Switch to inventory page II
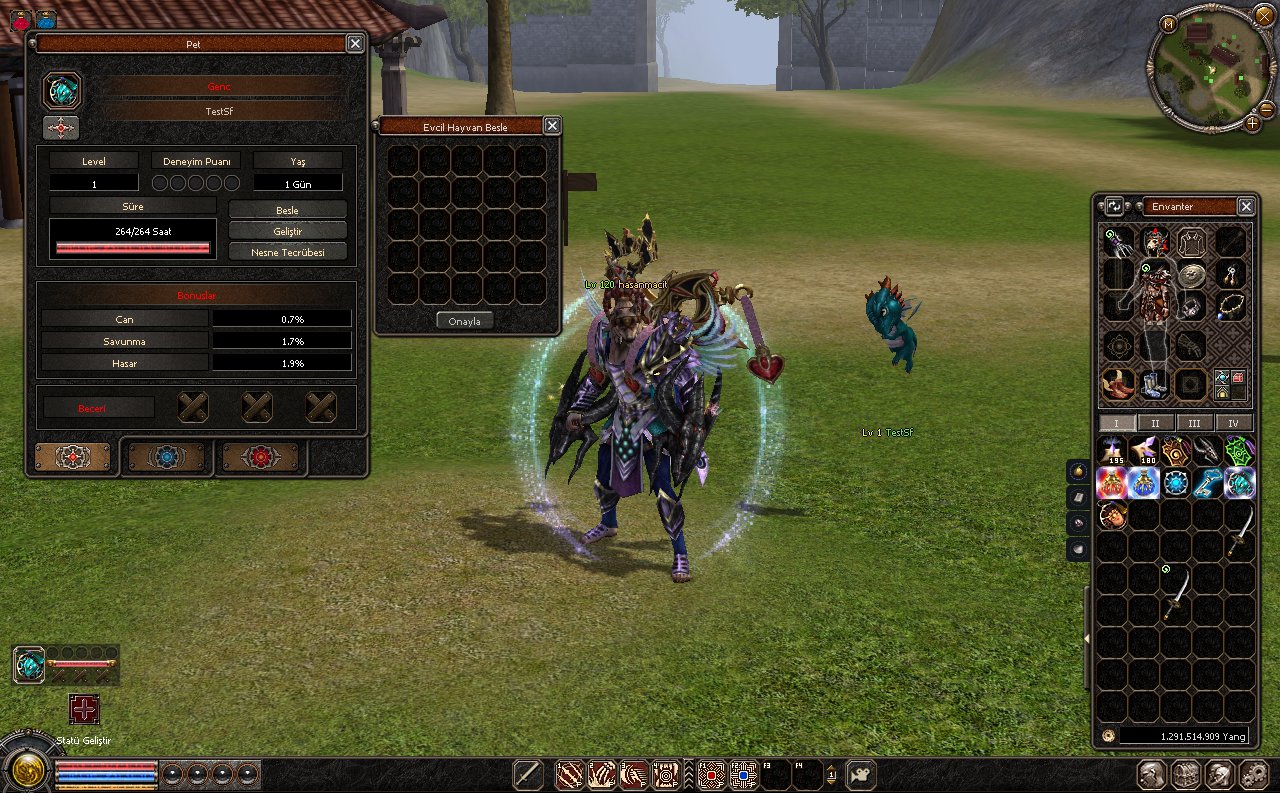This screenshot has width=1280, height=793. pyautogui.click(x=1155, y=423)
